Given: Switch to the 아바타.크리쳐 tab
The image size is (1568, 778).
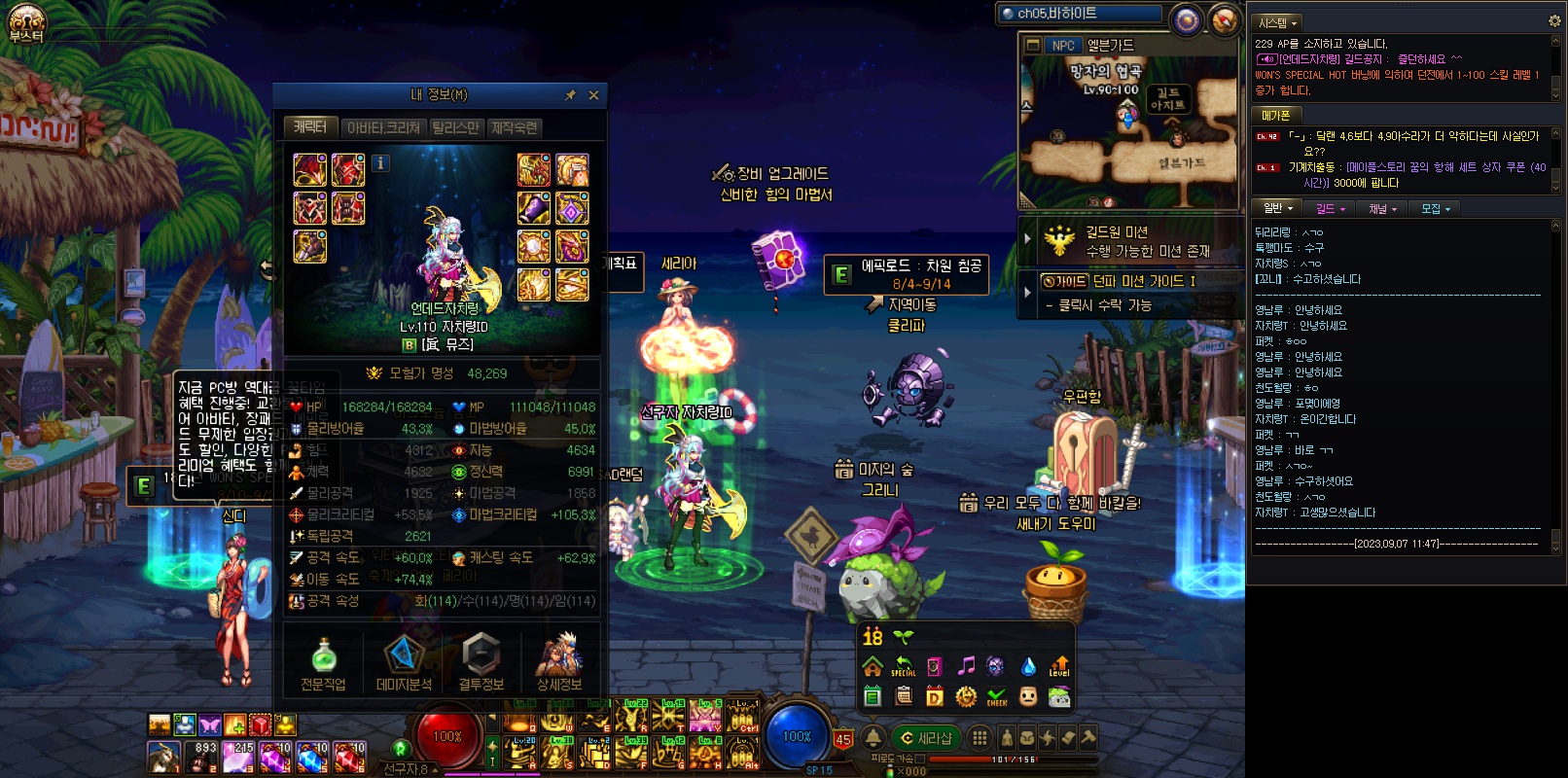Looking at the screenshot, I should [383, 127].
